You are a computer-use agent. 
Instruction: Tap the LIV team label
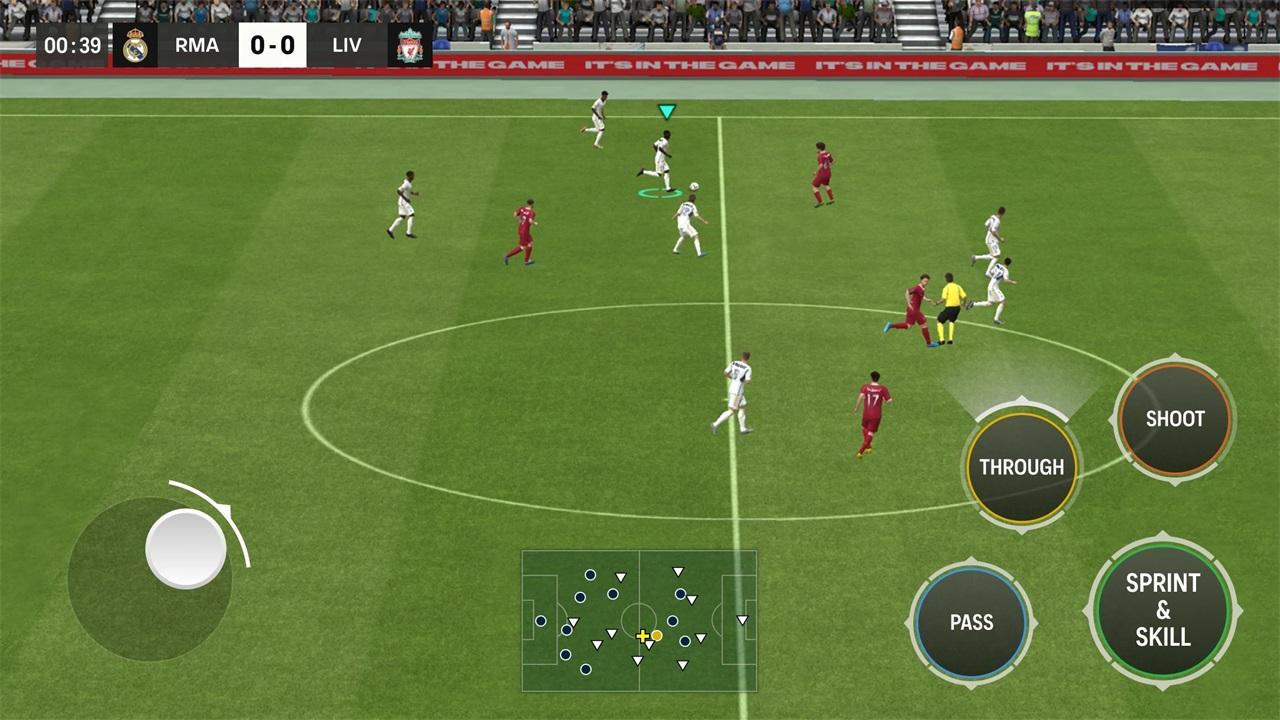[347, 45]
